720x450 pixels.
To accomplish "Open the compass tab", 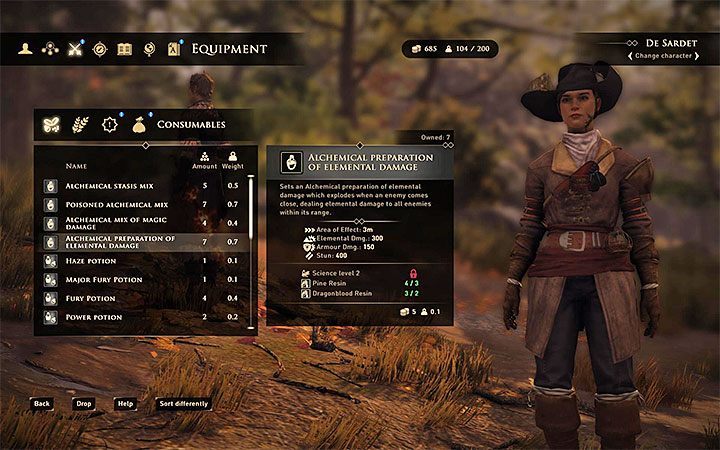I will click(x=100, y=48).
